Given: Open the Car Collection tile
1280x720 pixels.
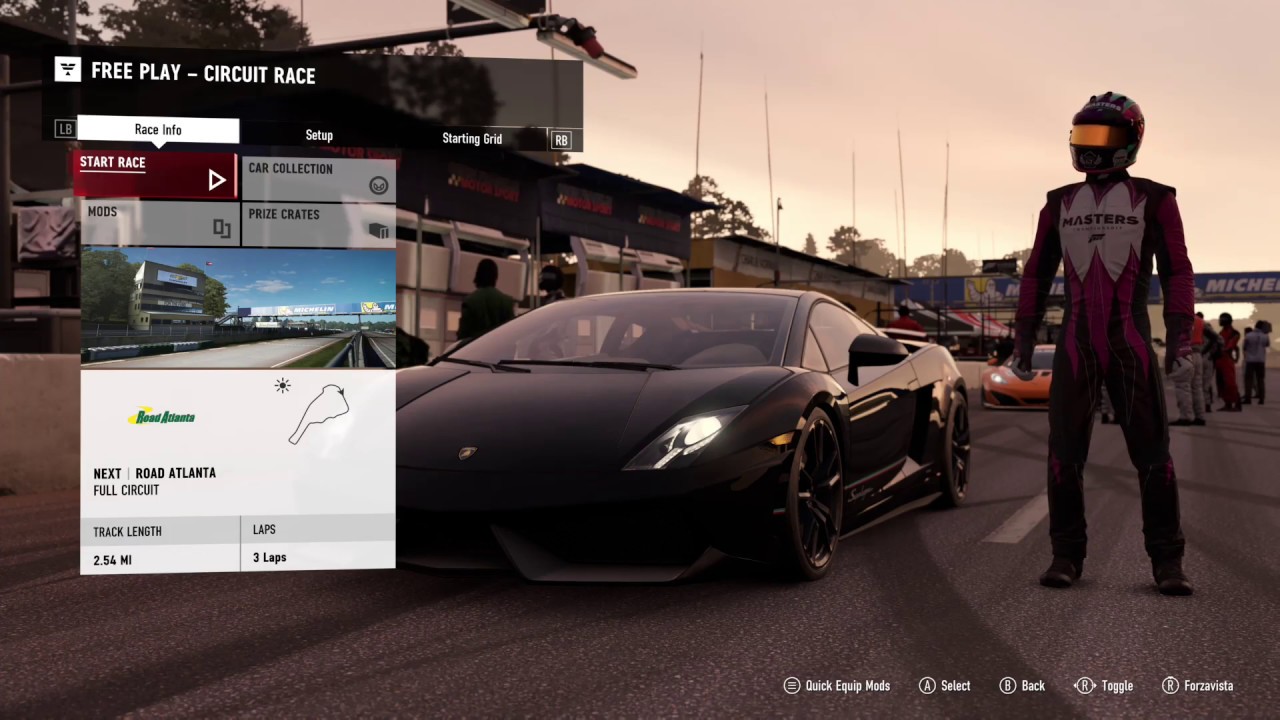Looking at the screenshot, I should 318,179.
